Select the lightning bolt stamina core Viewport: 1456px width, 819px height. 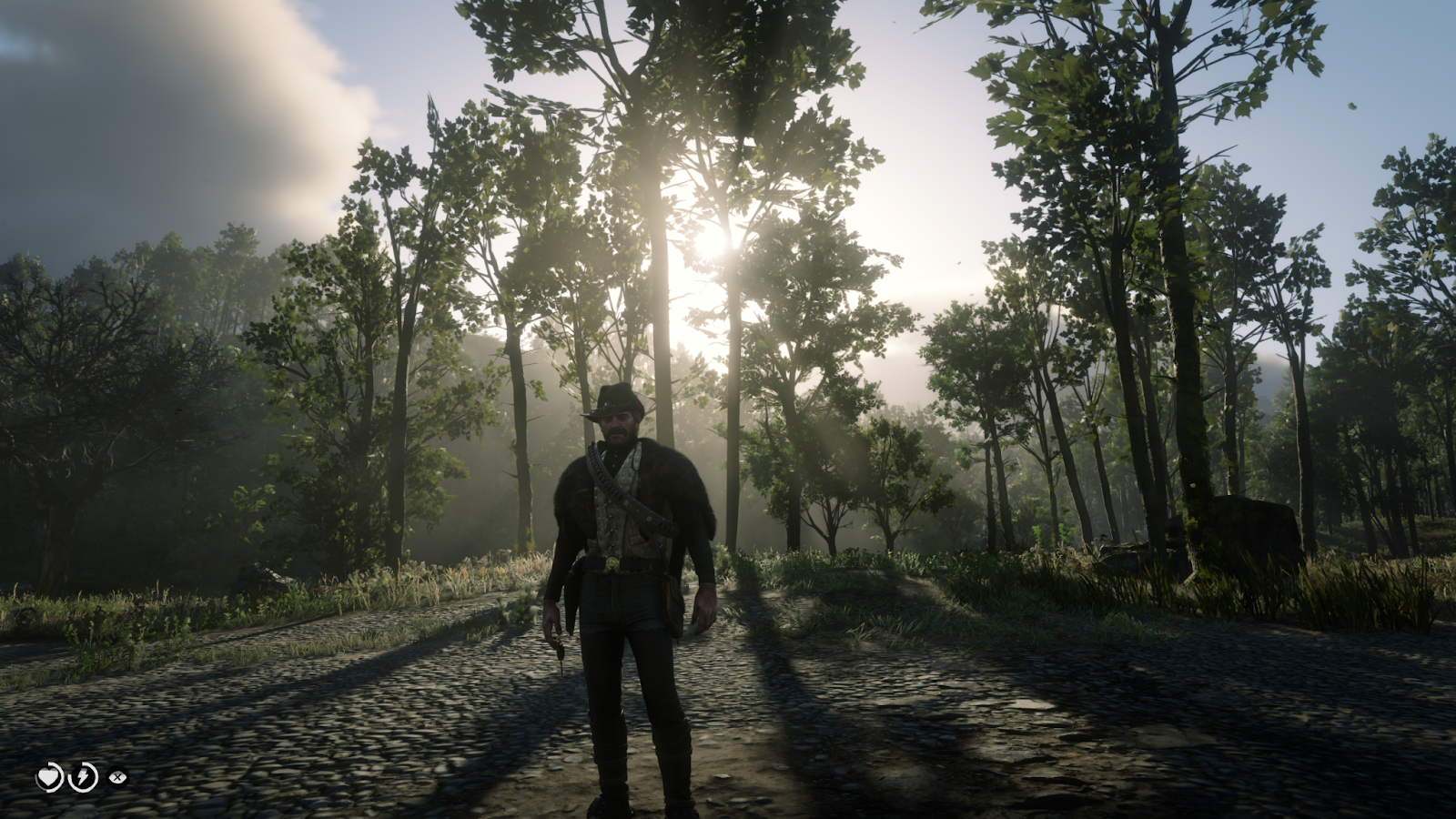[x=84, y=777]
